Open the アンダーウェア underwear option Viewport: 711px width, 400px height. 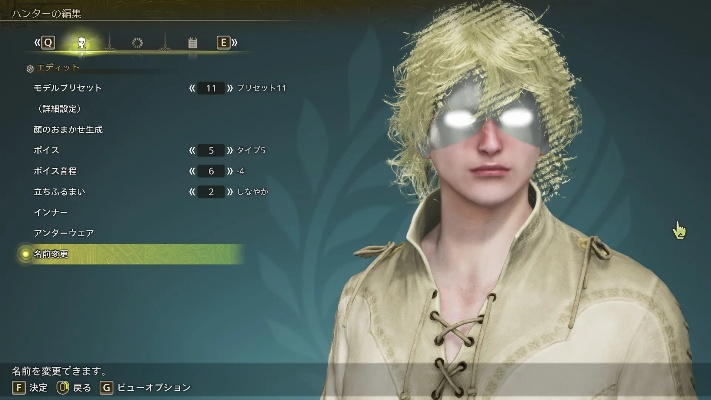[x=62, y=233]
